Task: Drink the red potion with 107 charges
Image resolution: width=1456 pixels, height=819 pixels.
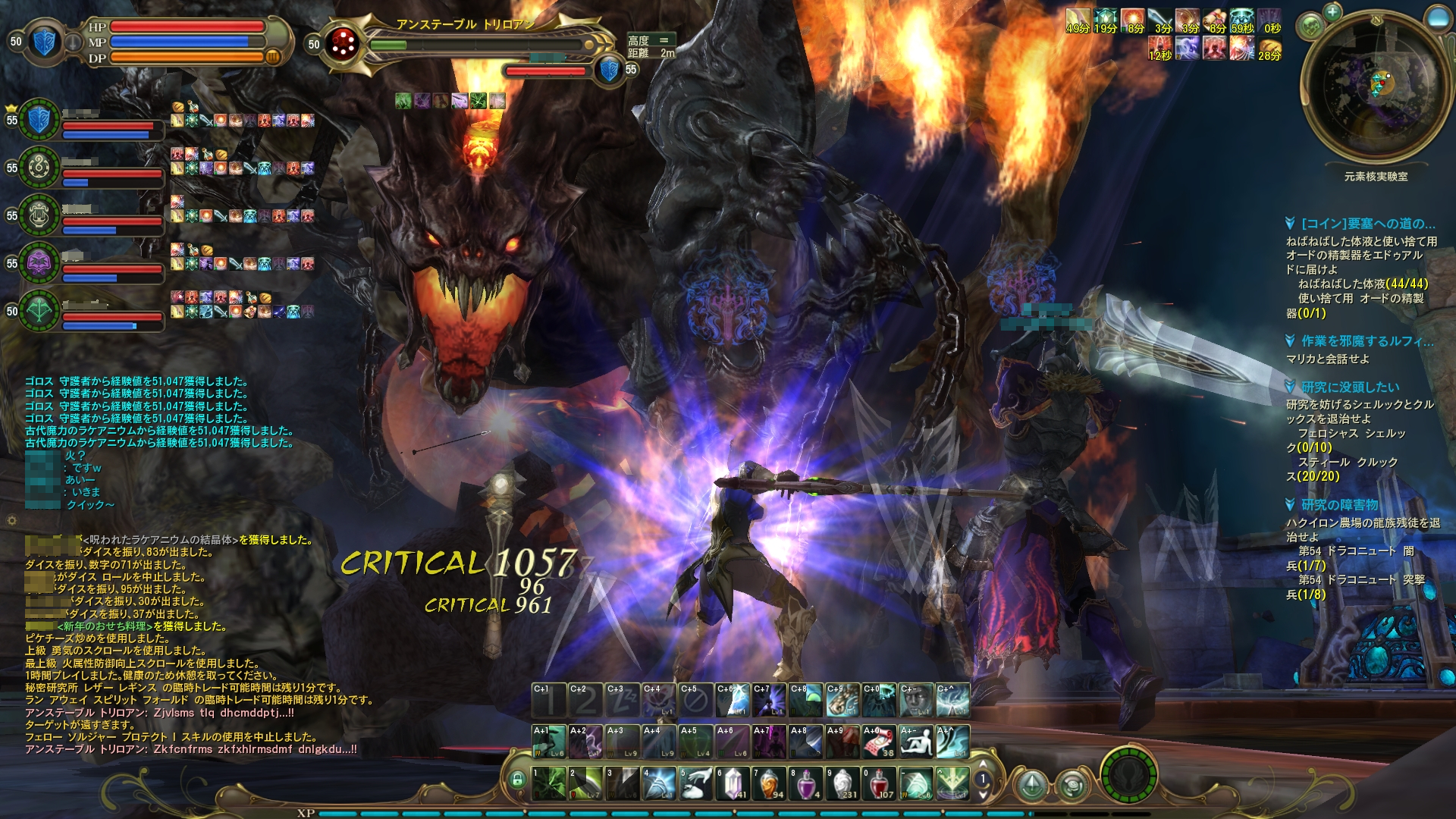Action: pos(879,783)
